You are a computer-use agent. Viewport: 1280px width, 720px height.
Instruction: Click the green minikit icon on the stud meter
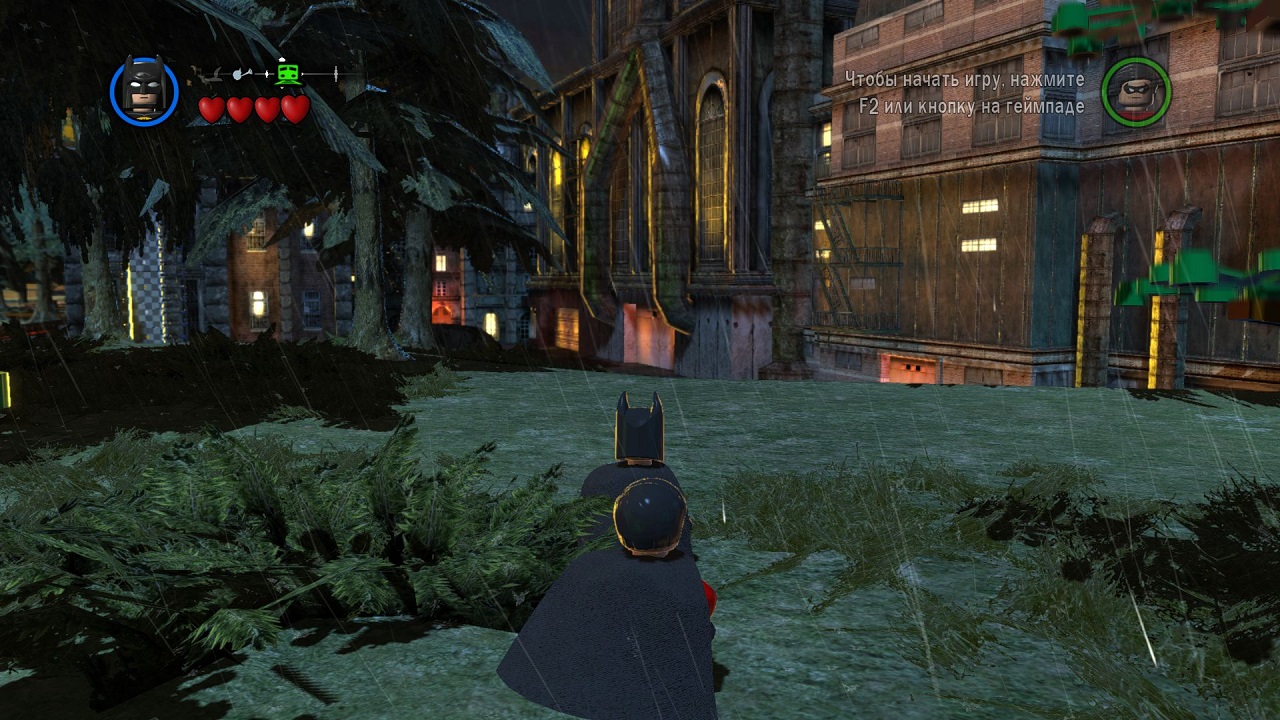[x=287, y=72]
